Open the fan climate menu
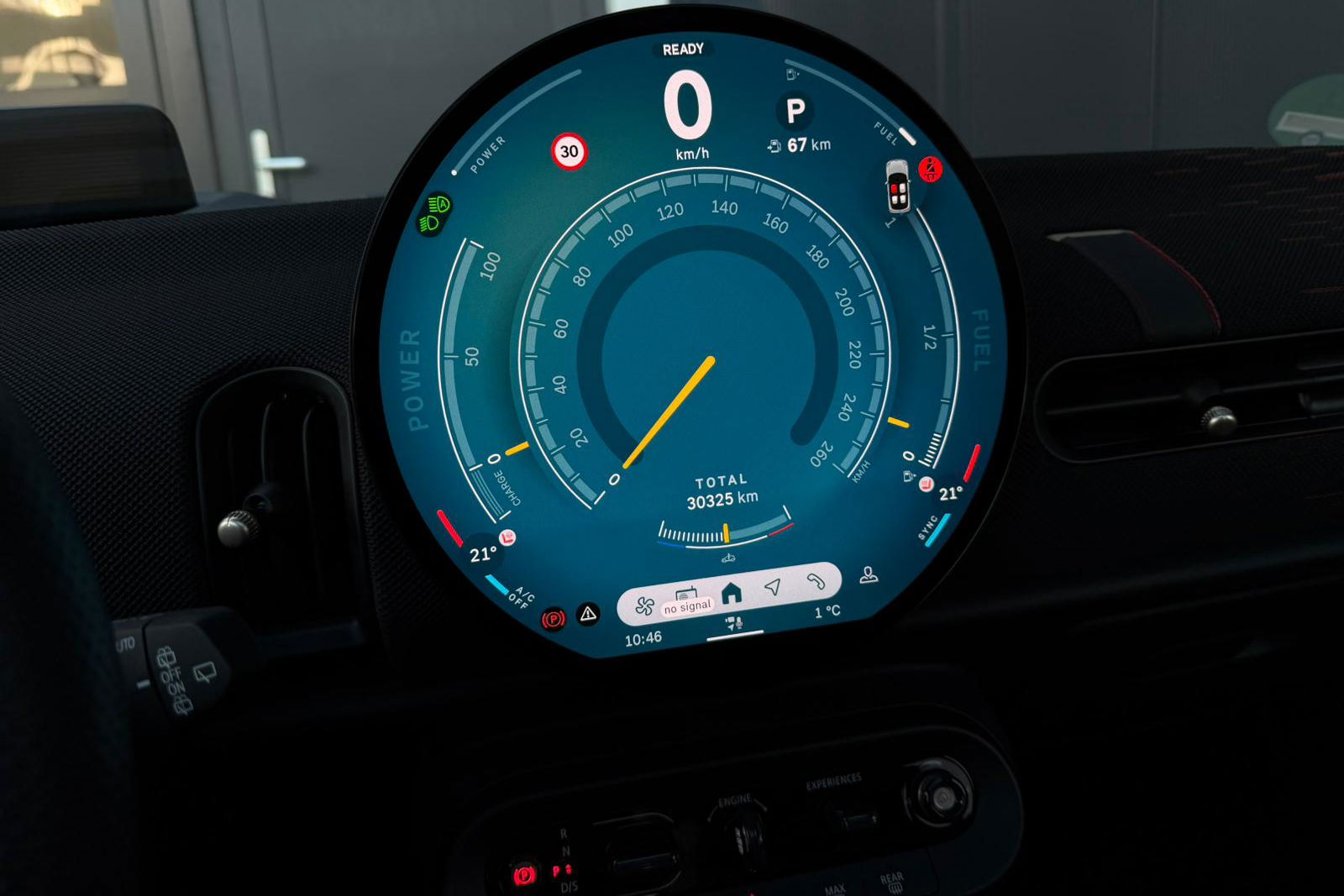Viewport: 1344px width, 896px height. pyautogui.click(x=645, y=605)
